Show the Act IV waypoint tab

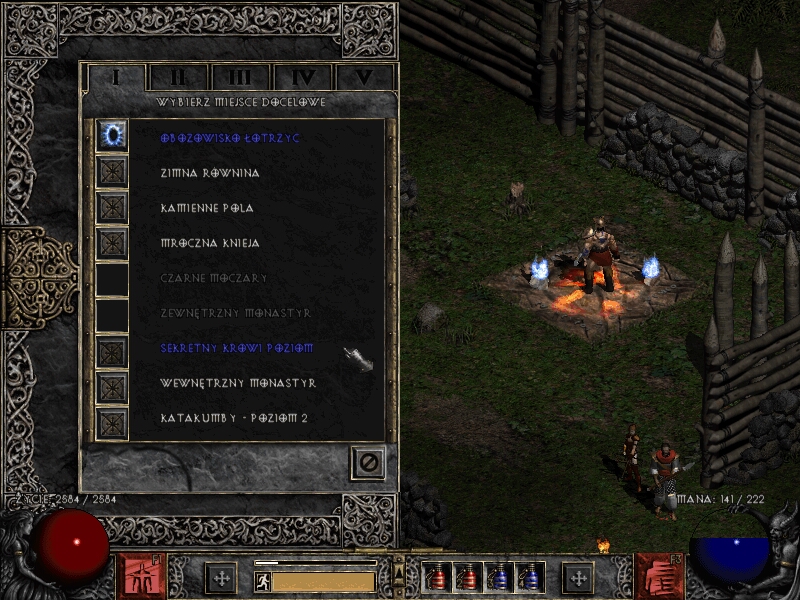pos(303,77)
